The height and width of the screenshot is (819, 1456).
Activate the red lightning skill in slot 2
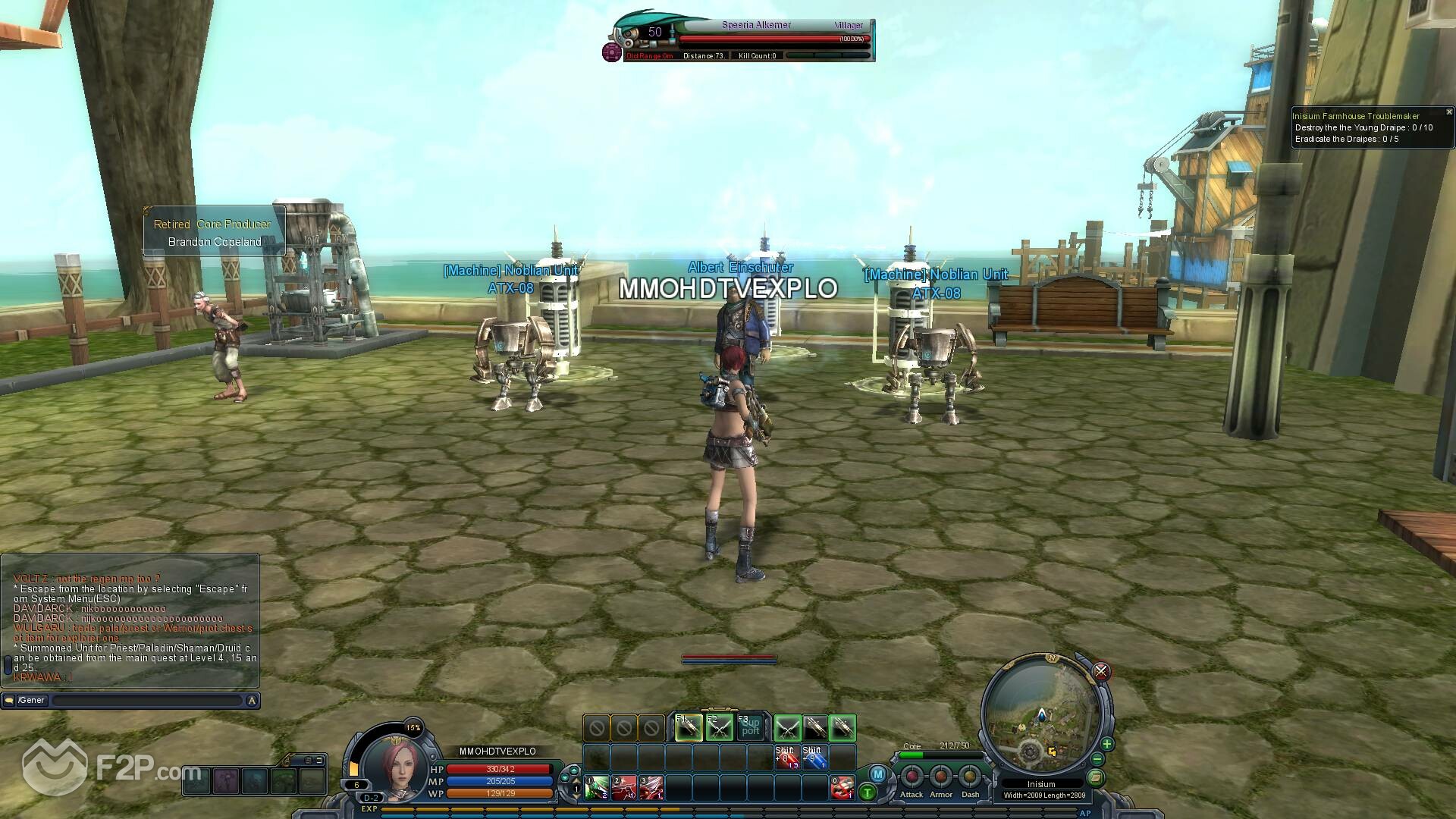pyautogui.click(x=623, y=788)
